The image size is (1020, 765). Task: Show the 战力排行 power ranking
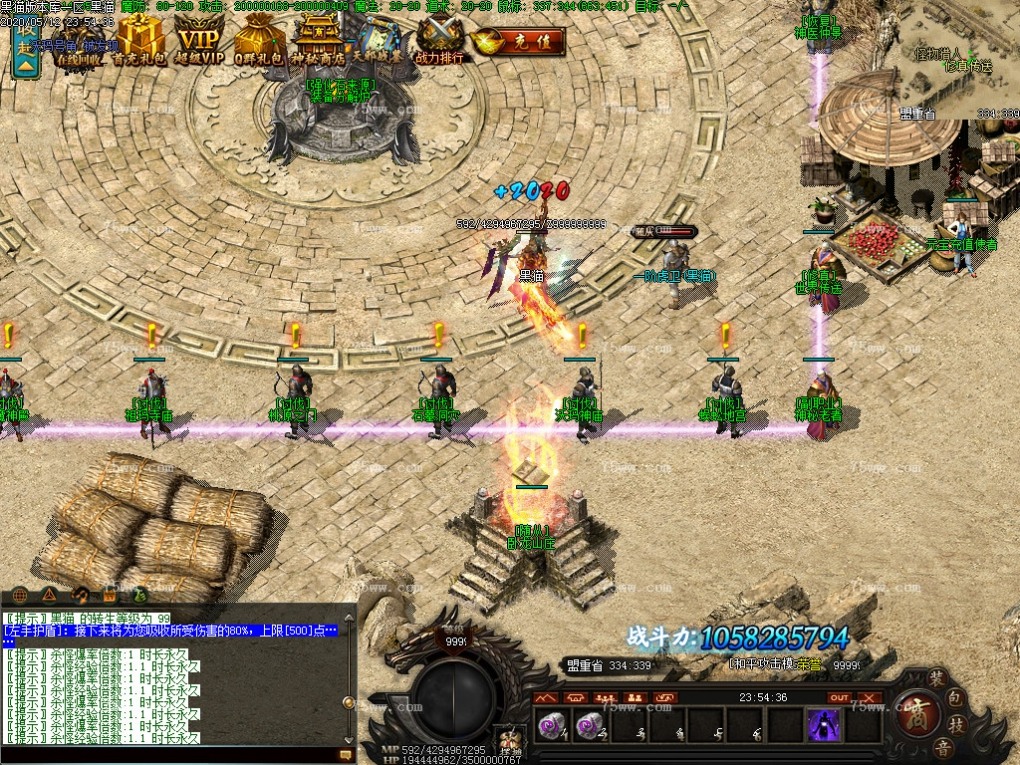440,42
